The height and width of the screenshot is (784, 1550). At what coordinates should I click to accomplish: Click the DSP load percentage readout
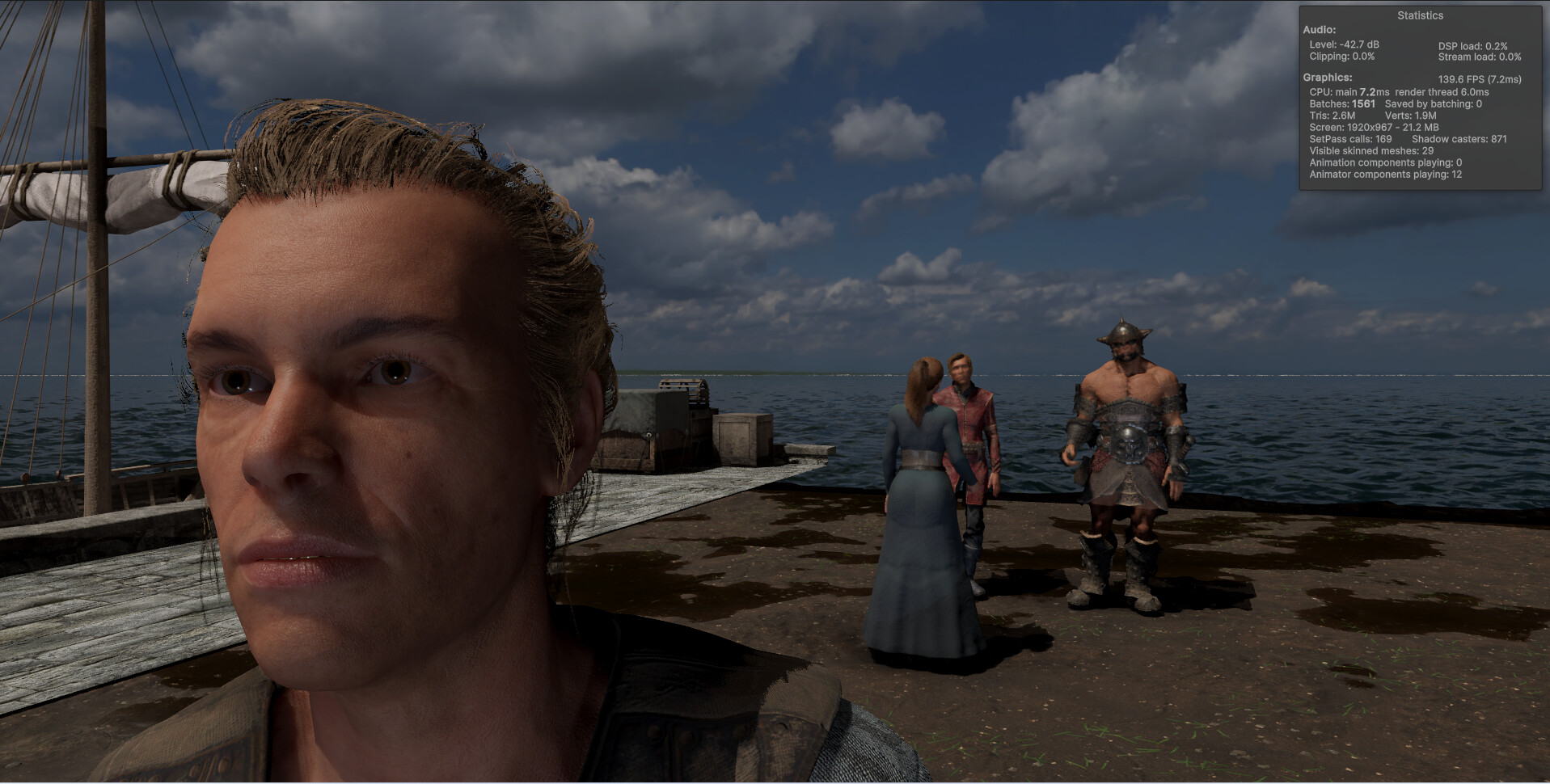[x=1473, y=46]
